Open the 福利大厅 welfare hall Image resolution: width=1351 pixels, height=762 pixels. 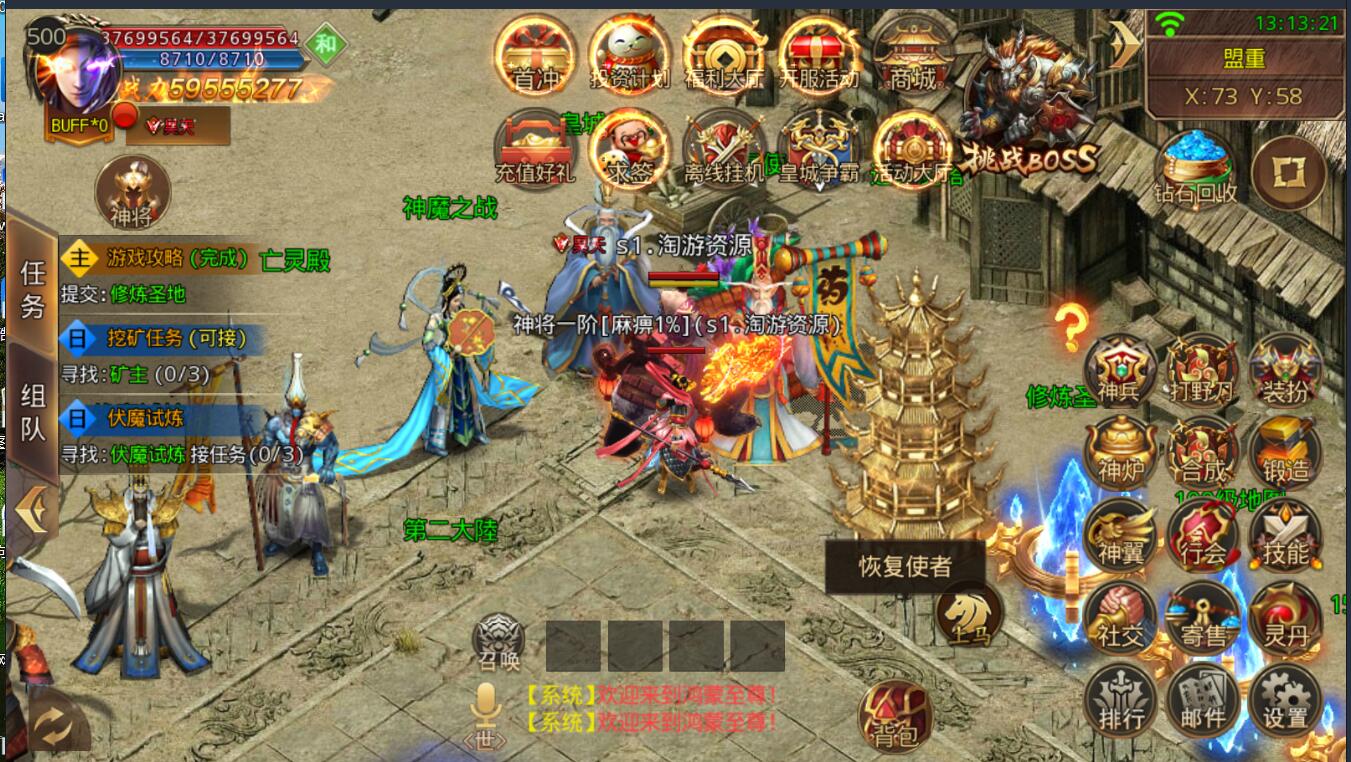pyautogui.click(x=723, y=55)
